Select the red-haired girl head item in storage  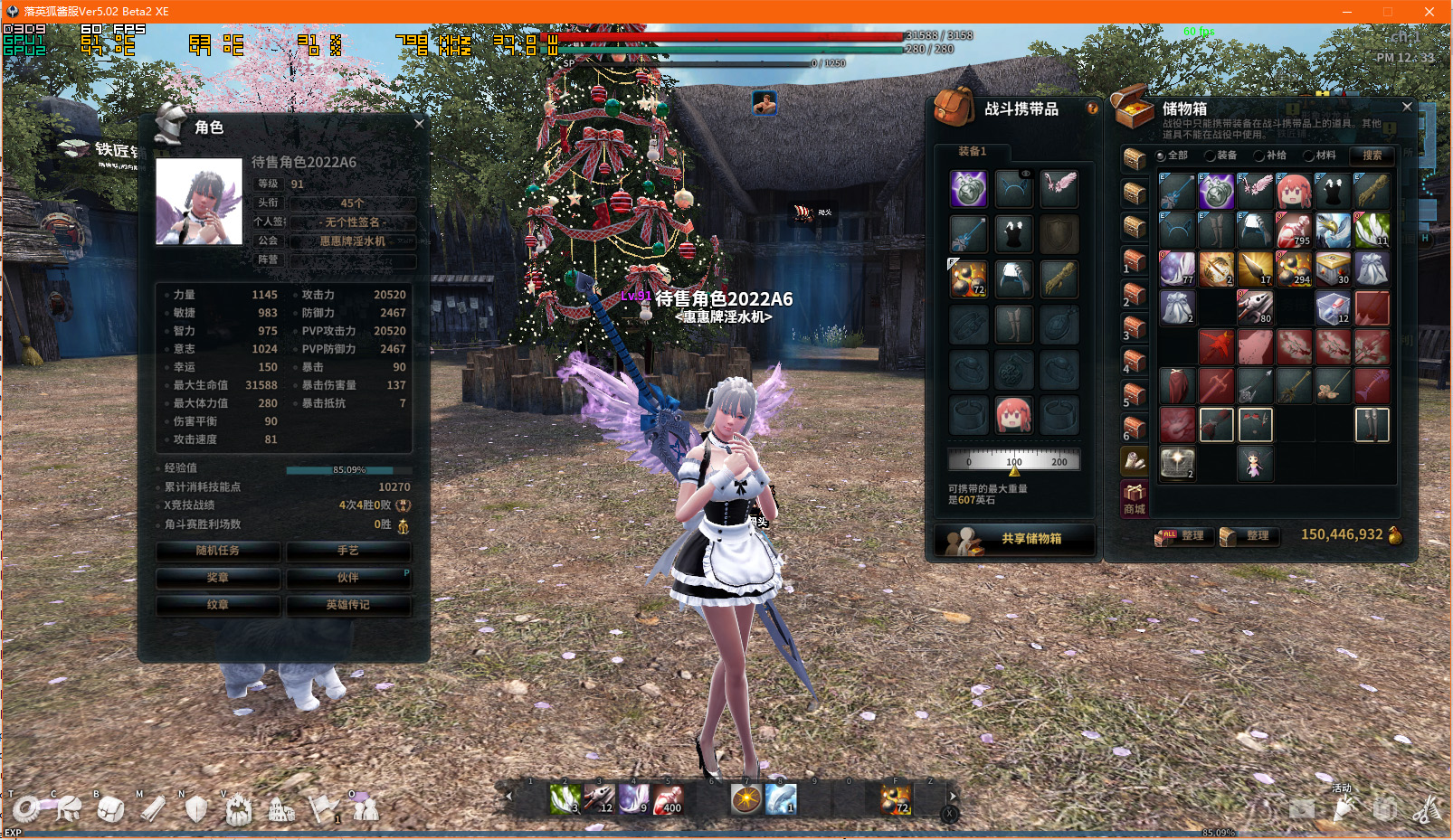coord(1294,192)
